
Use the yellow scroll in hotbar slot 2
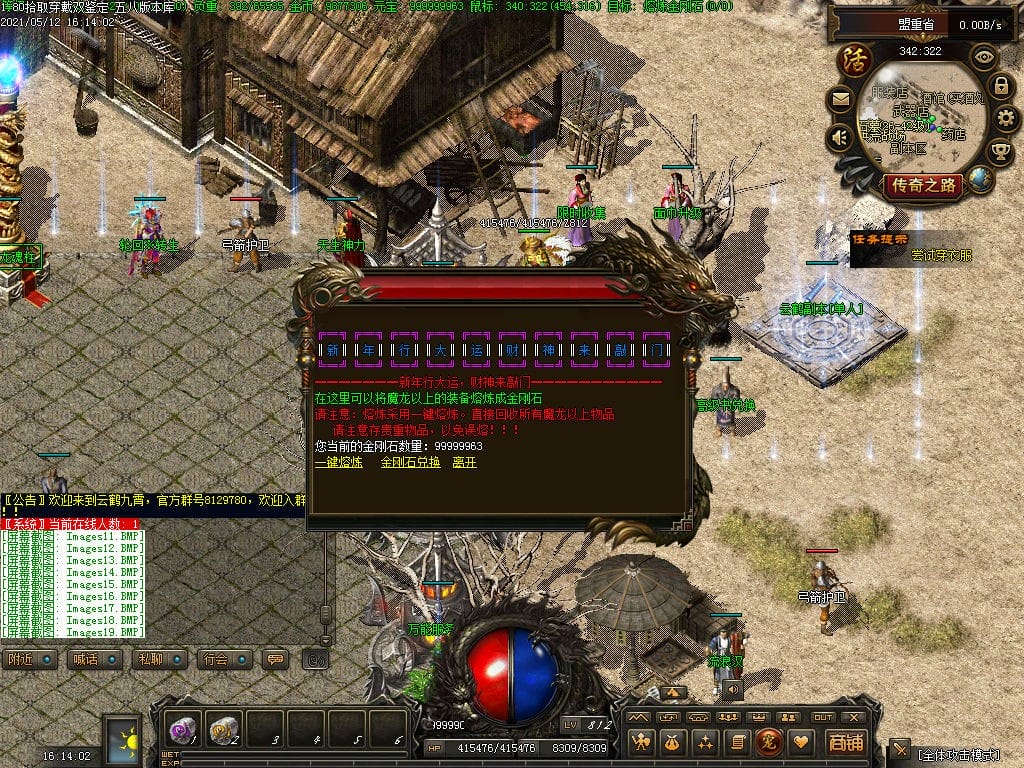pos(224,729)
